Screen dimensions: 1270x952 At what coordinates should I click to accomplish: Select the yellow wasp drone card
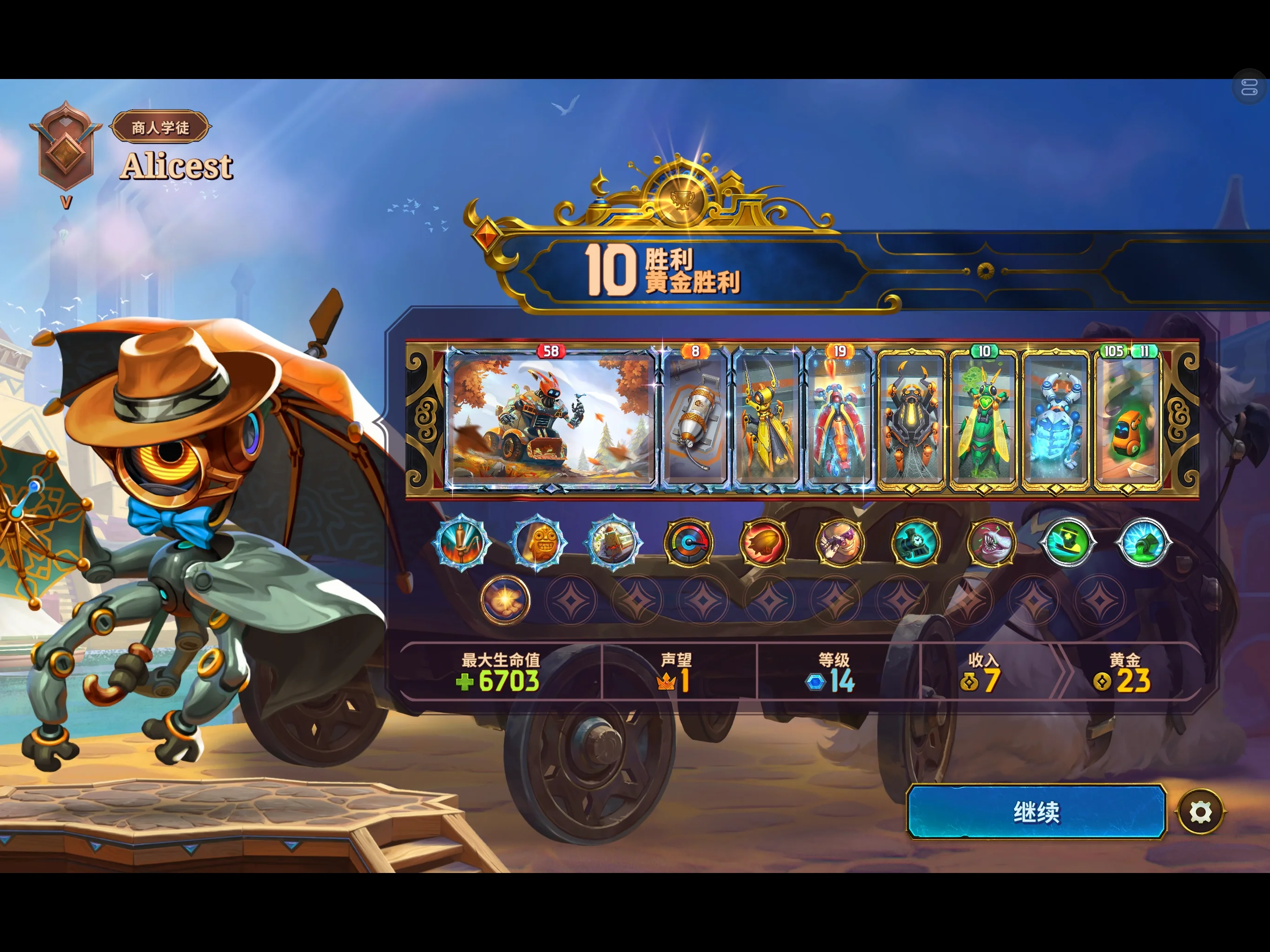point(767,420)
